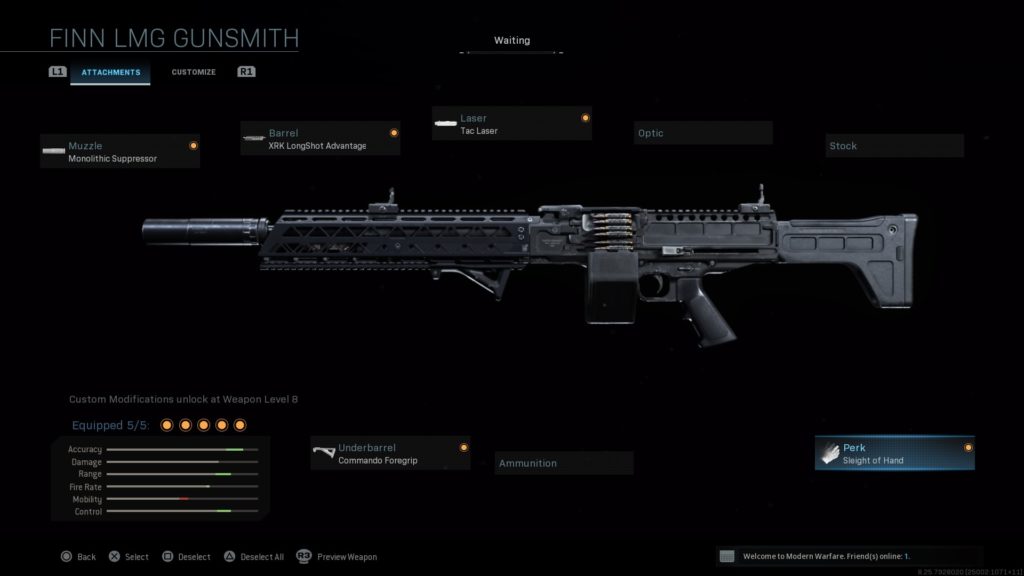This screenshot has height=576, width=1024.
Task: Choose the empty Ammunition slot
Action: (x=564, y=463)
